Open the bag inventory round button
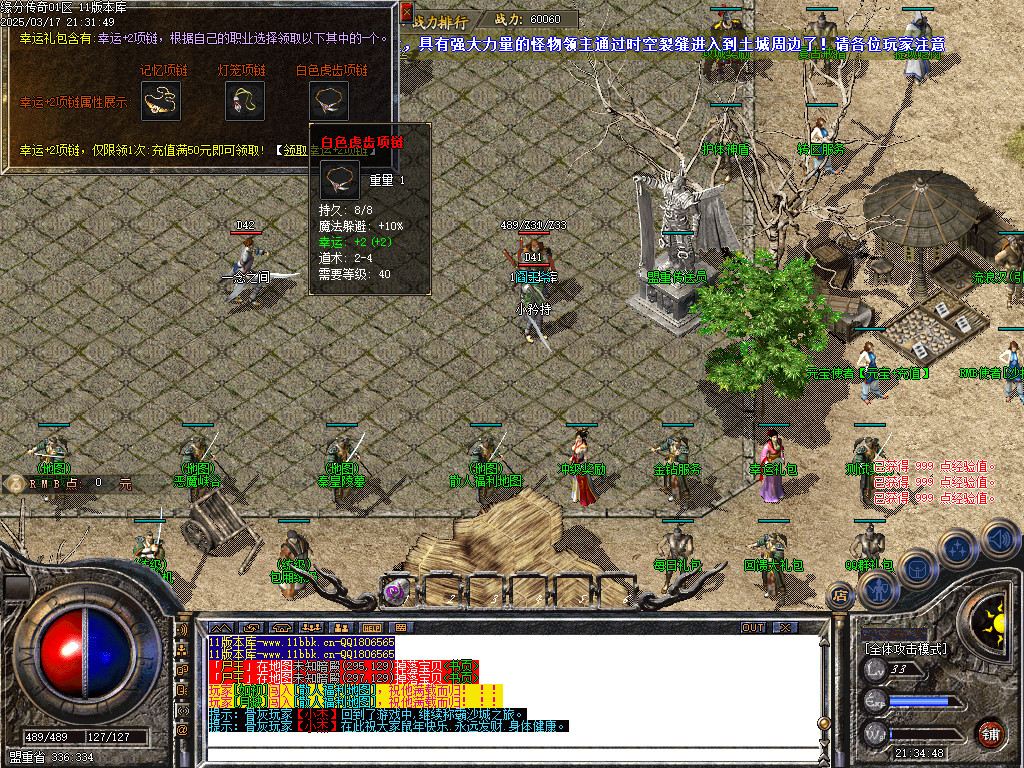1024x768 pixels. point(917,567)
